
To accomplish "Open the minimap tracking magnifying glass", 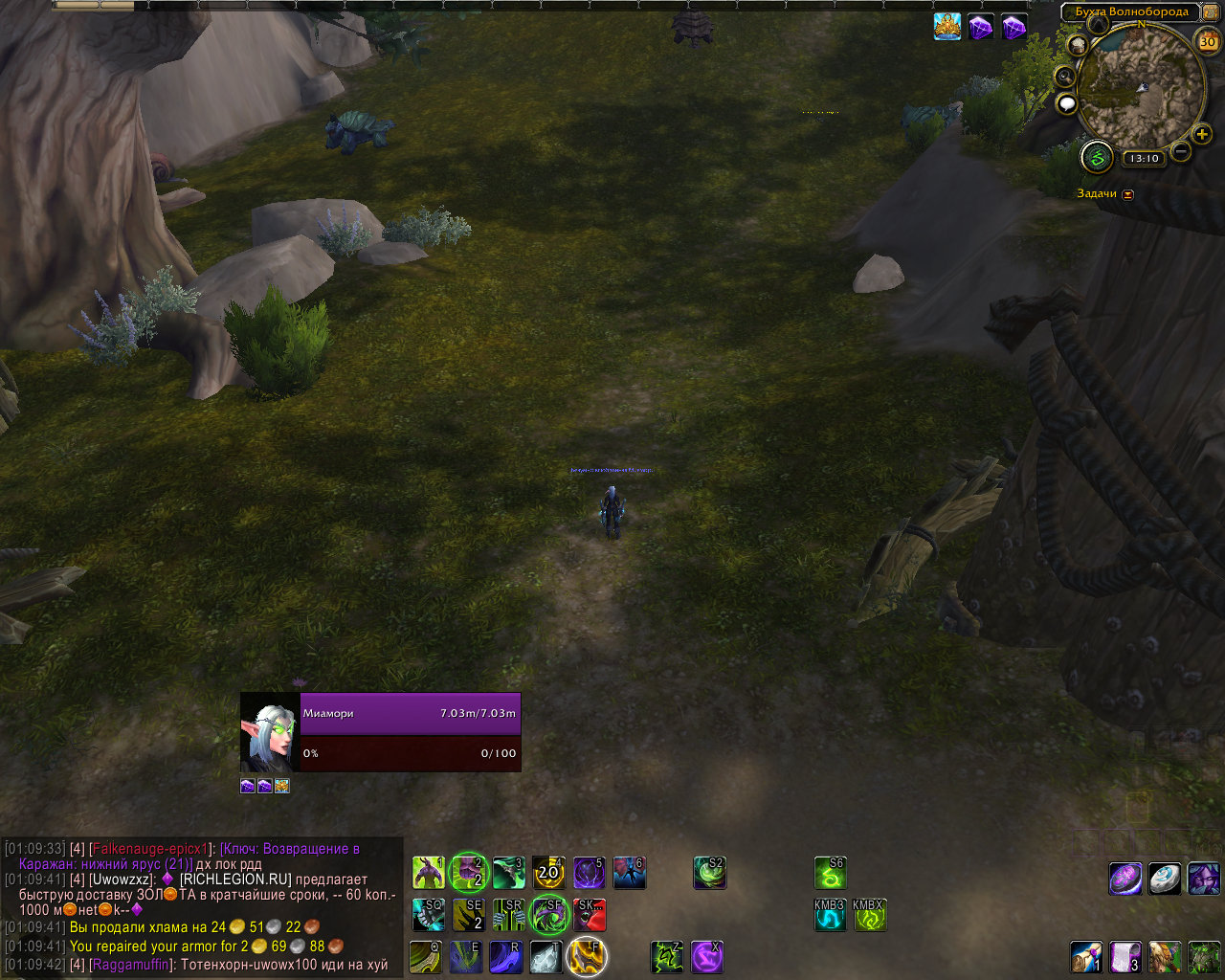I will pos(1064,76).
